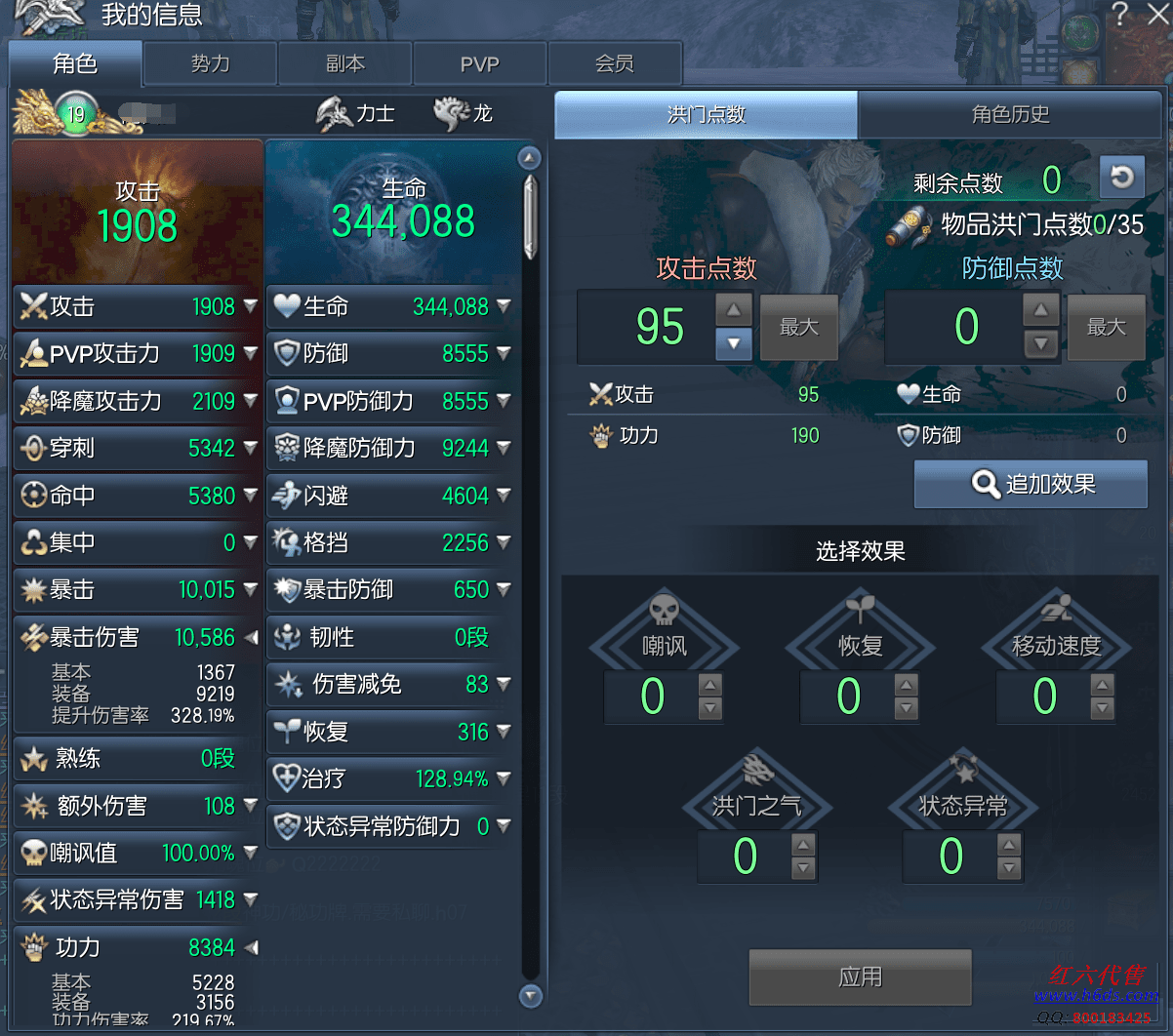Maximize attack points with 最大 button
1173x1036 pixels.
pos(798,327)
